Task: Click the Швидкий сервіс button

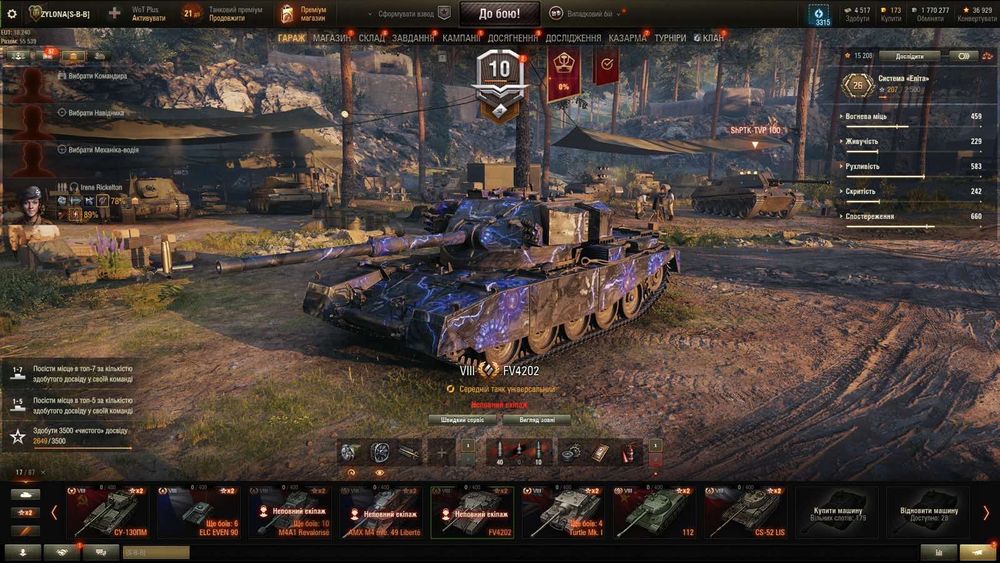Action: click(463, 420)
